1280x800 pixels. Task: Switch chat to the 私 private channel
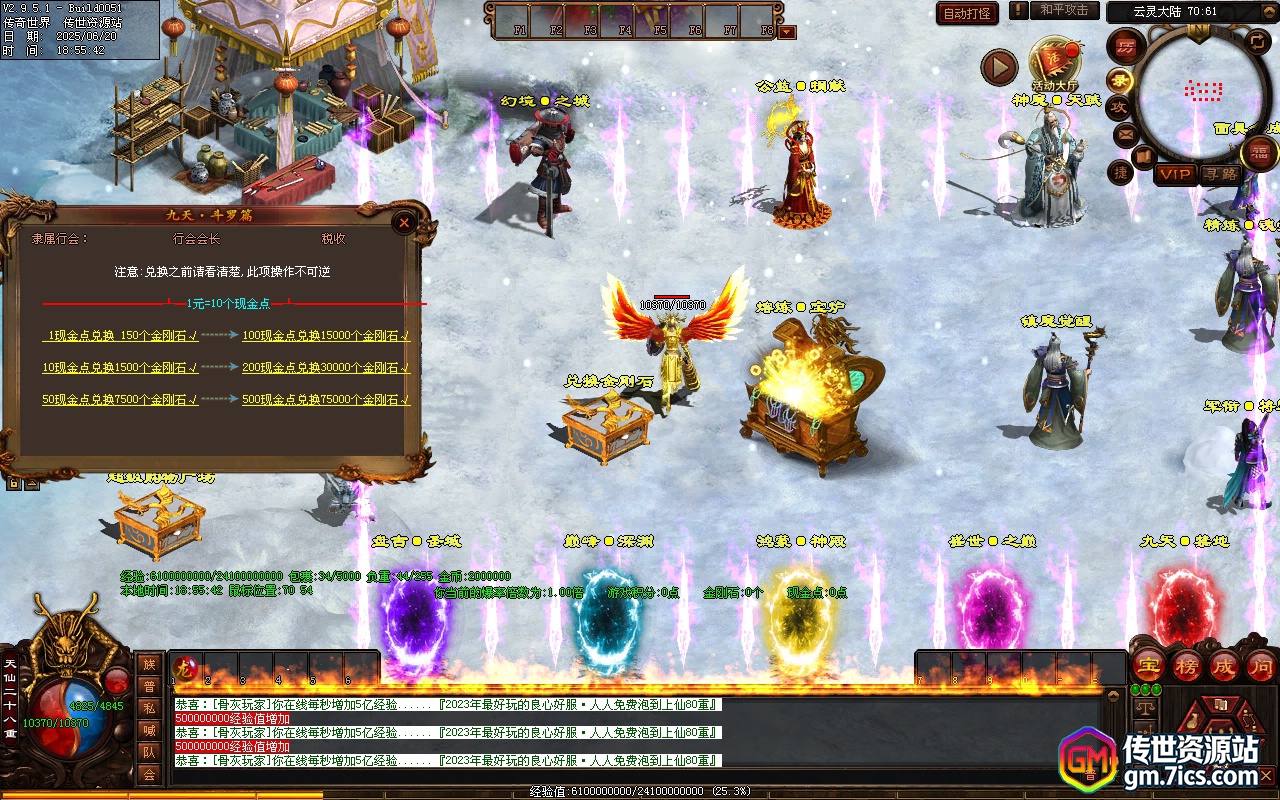point(149,708)
